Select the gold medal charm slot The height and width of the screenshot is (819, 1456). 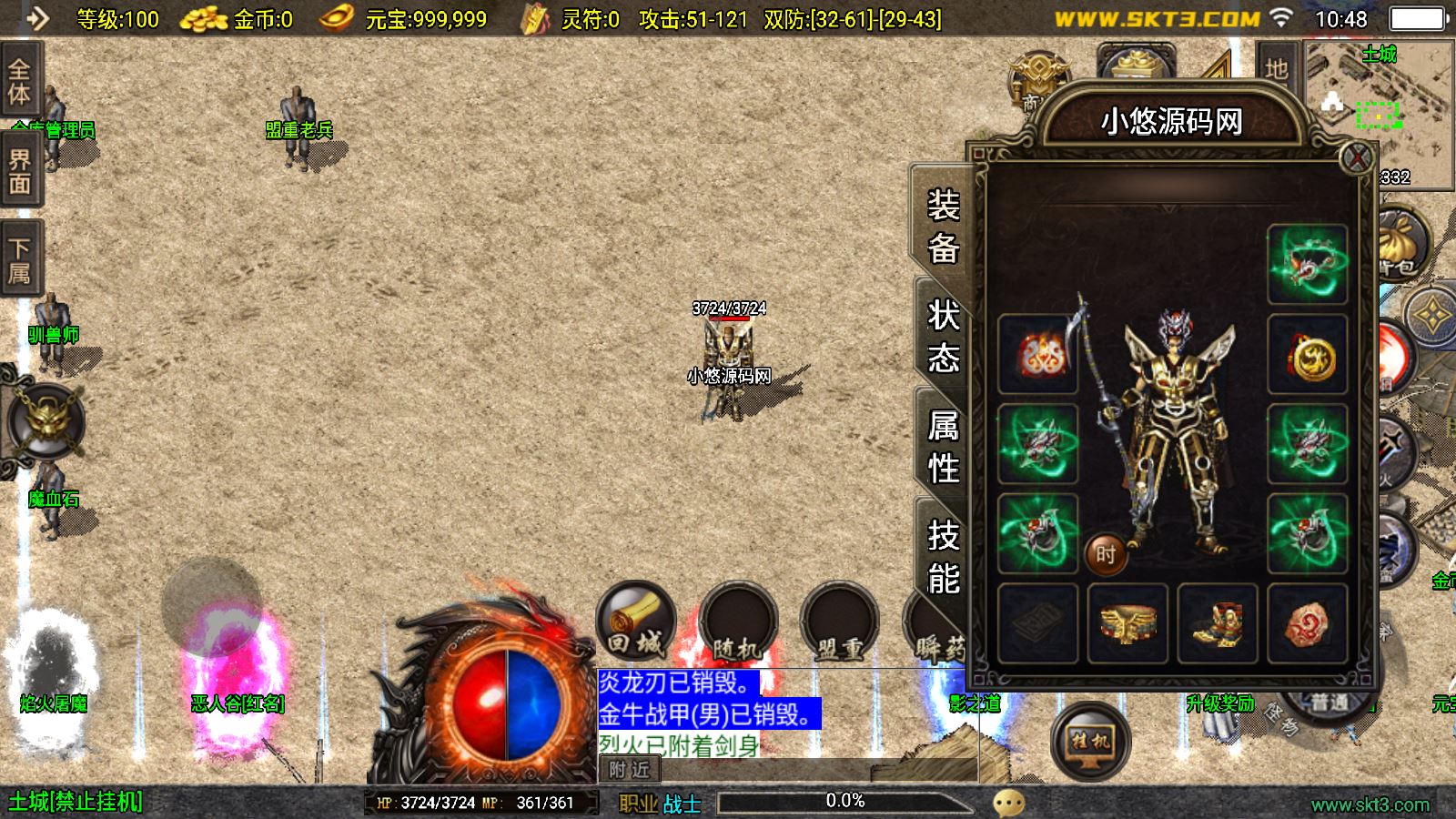[x=1308, y=355]
